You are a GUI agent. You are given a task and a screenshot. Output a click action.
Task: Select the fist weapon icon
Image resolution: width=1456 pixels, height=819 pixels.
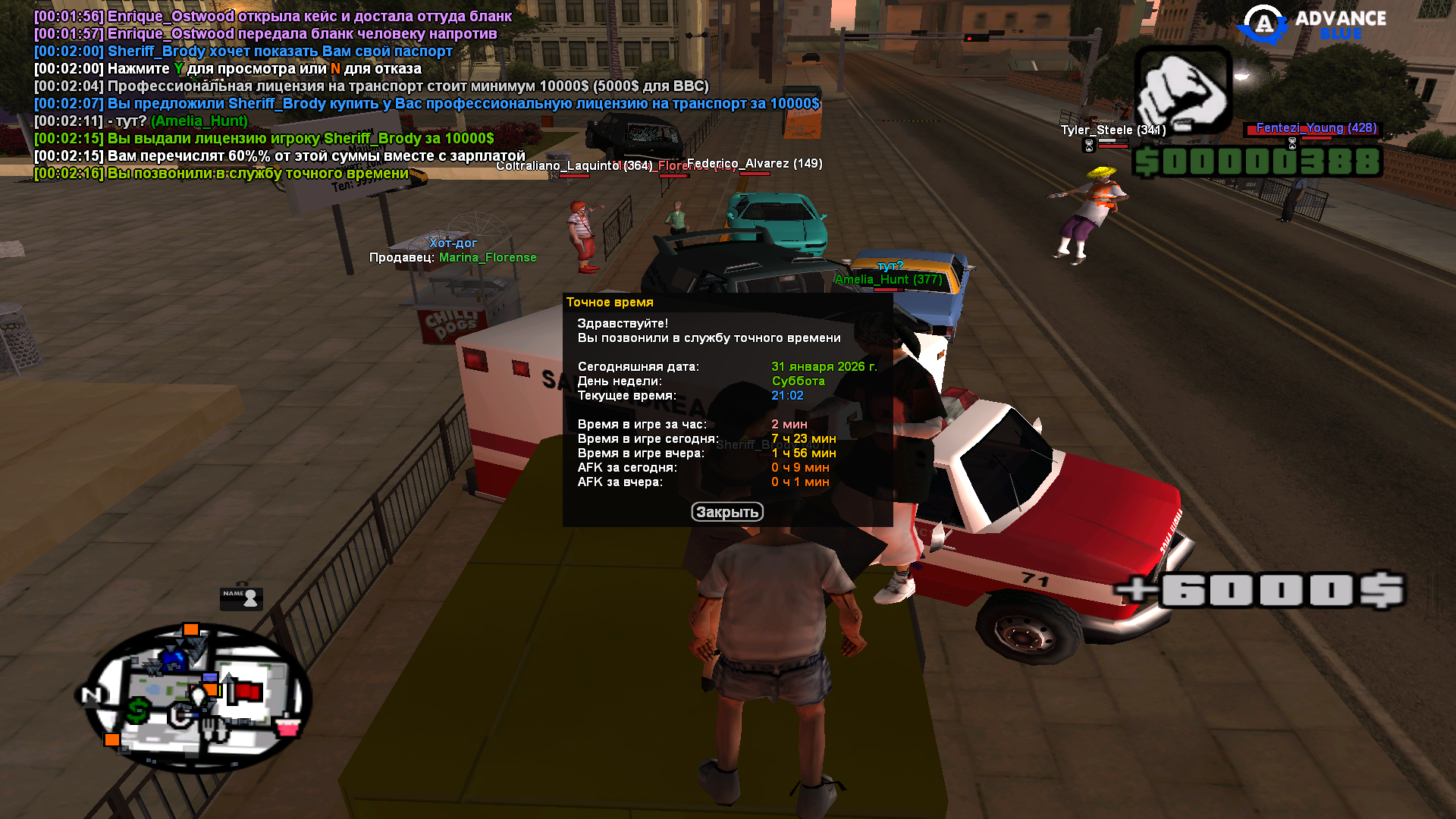(x=1182, y=91)
